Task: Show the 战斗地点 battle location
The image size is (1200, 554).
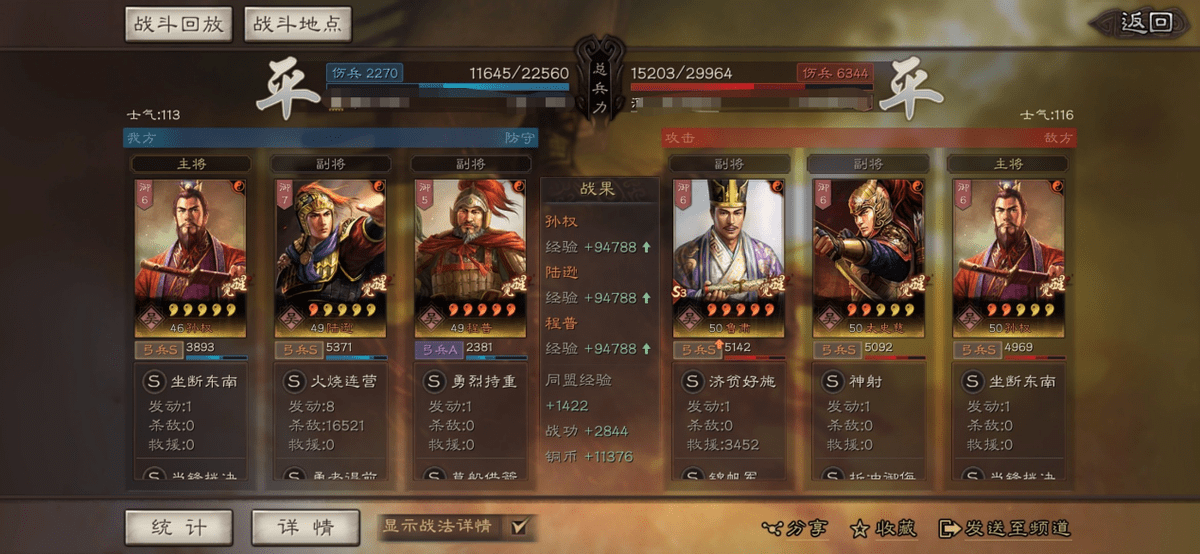Action: tap(297, 24)
